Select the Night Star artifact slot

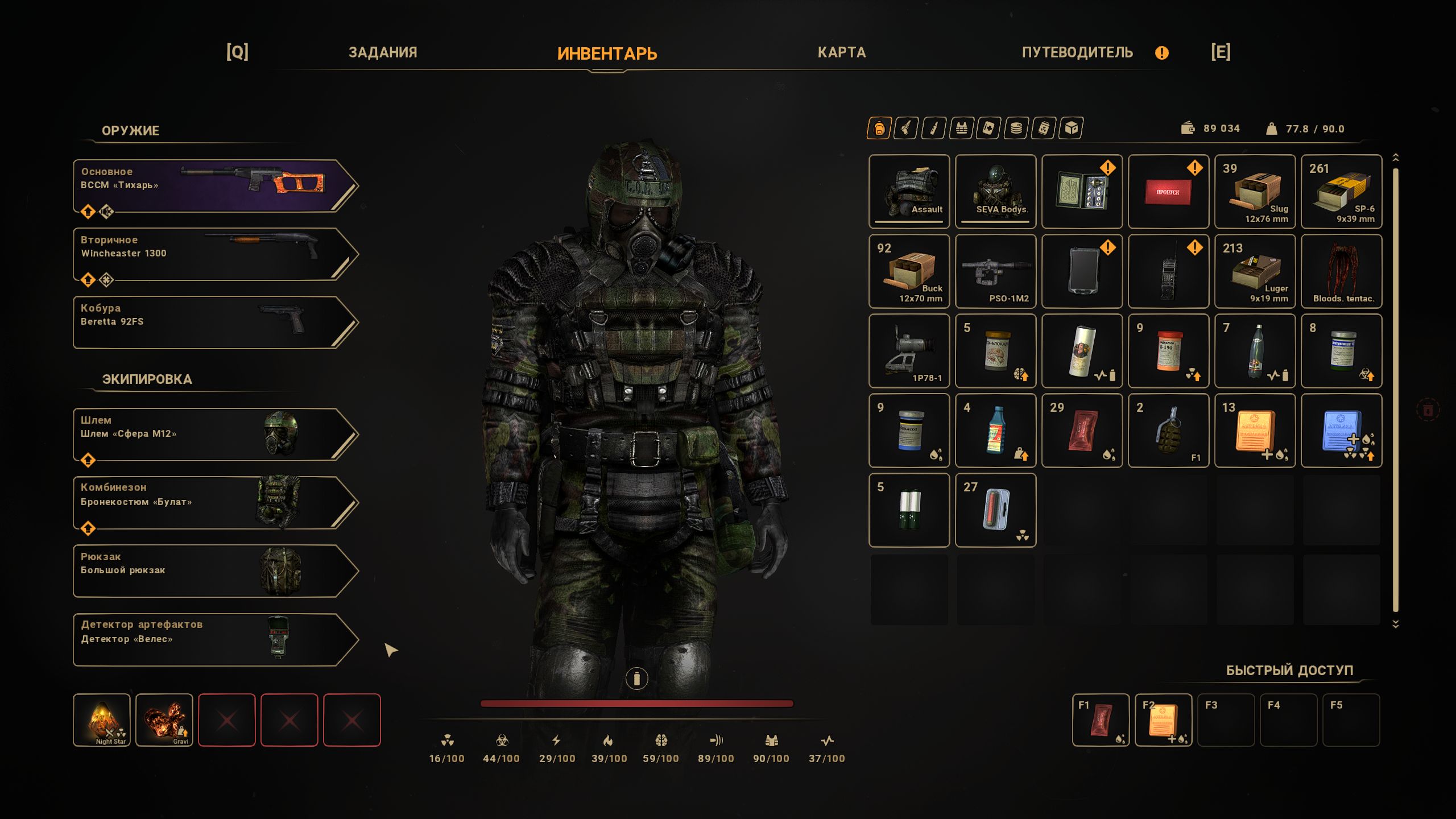[x=102, y=719]
